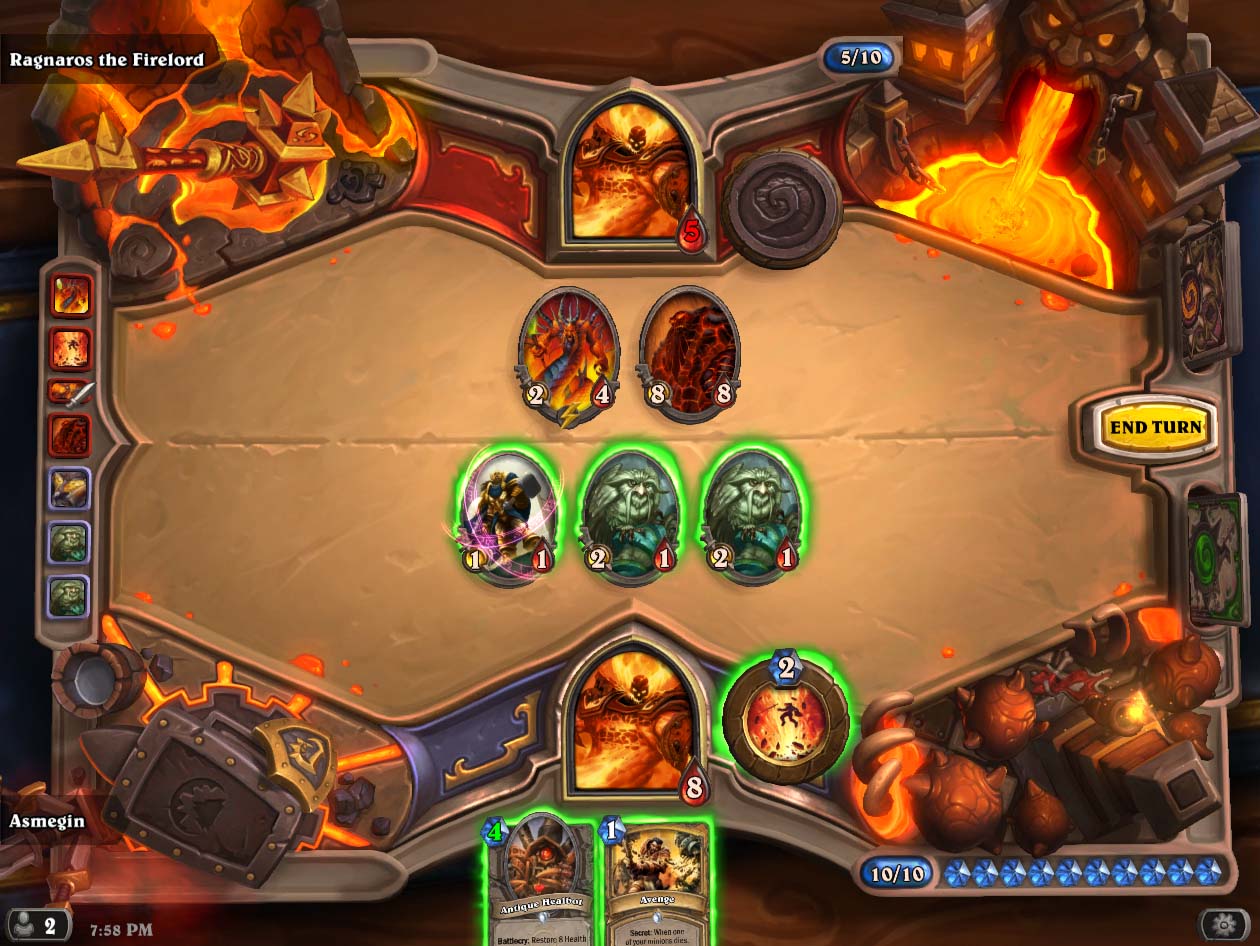Image resolution: width=1260 pixels, height=946 pixels.
Task: Click the opponent's spent hero power
Action: coord(782,208)
